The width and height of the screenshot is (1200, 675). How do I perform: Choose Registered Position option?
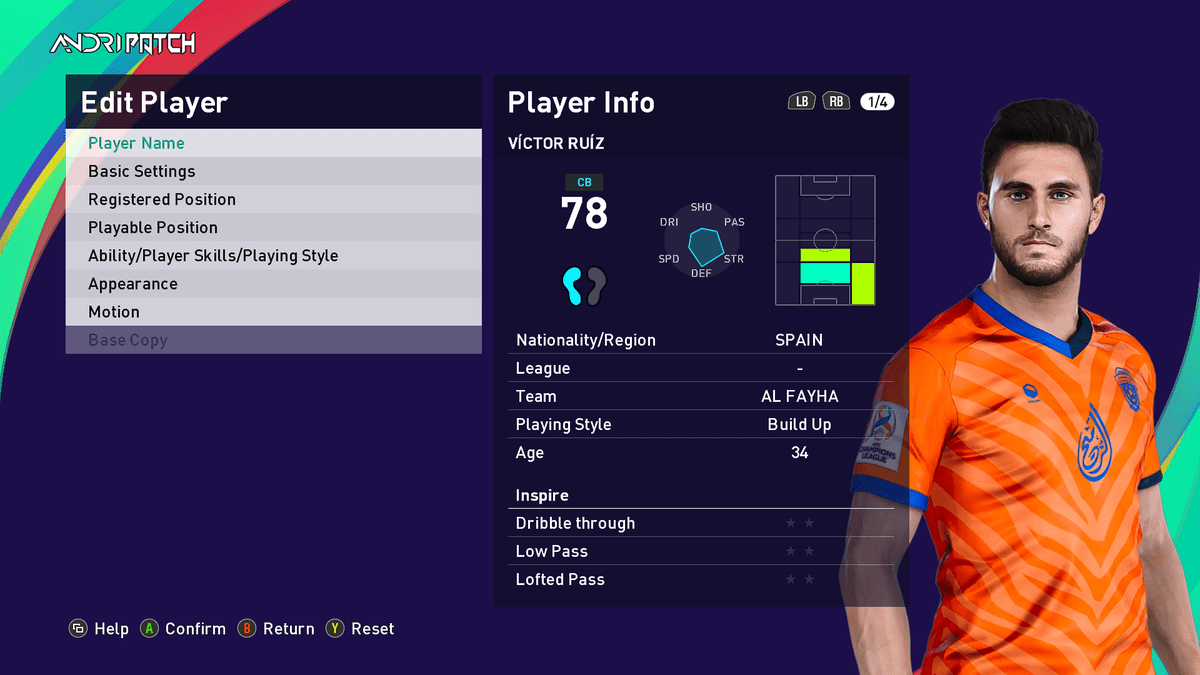pyautogui.click(x=273, y=199)
